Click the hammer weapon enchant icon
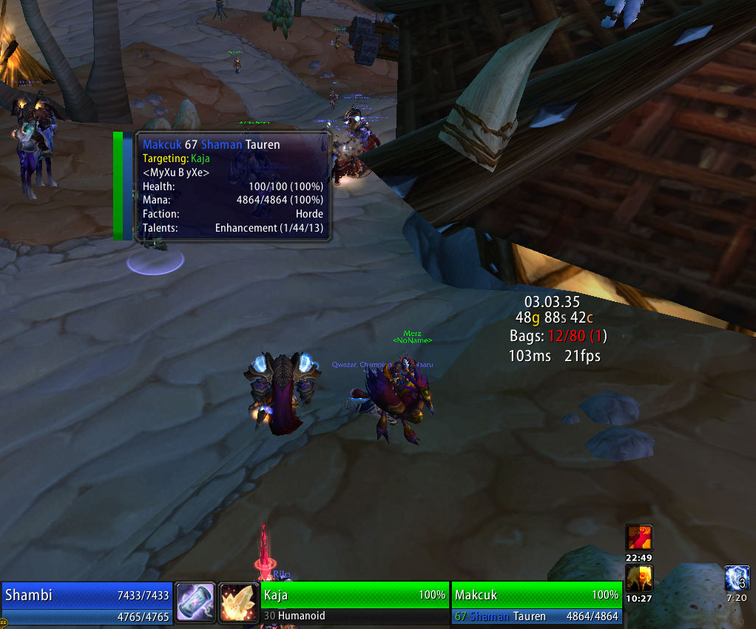756x629 pixels. 195,603
